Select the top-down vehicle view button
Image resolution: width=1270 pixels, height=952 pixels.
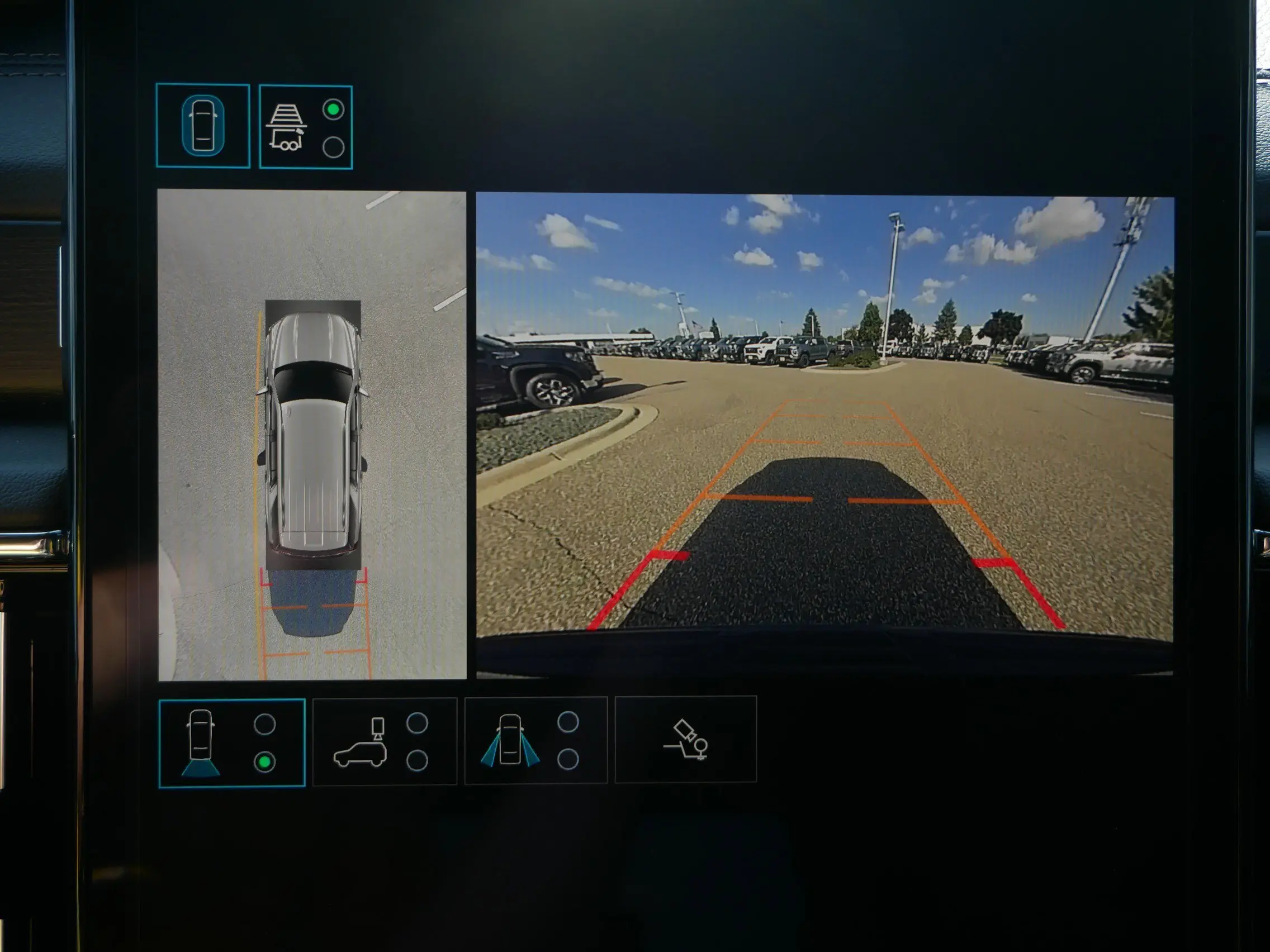point(203,126)
